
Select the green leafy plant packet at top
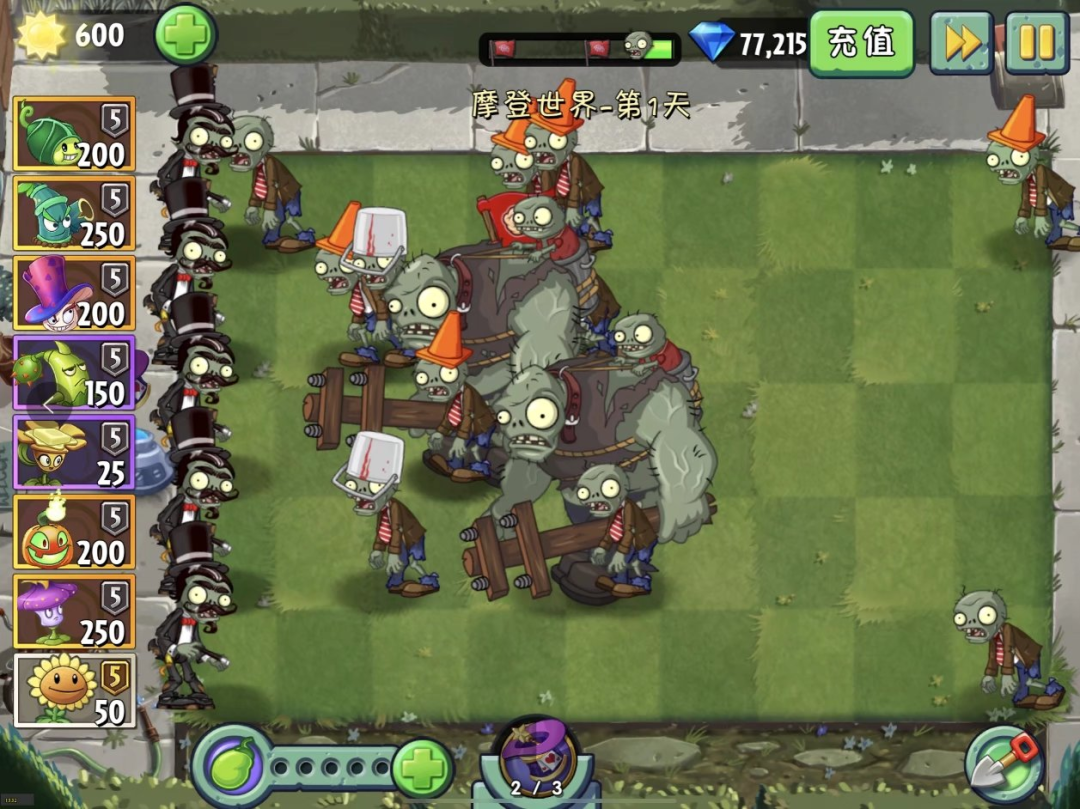tap(75, 134)
